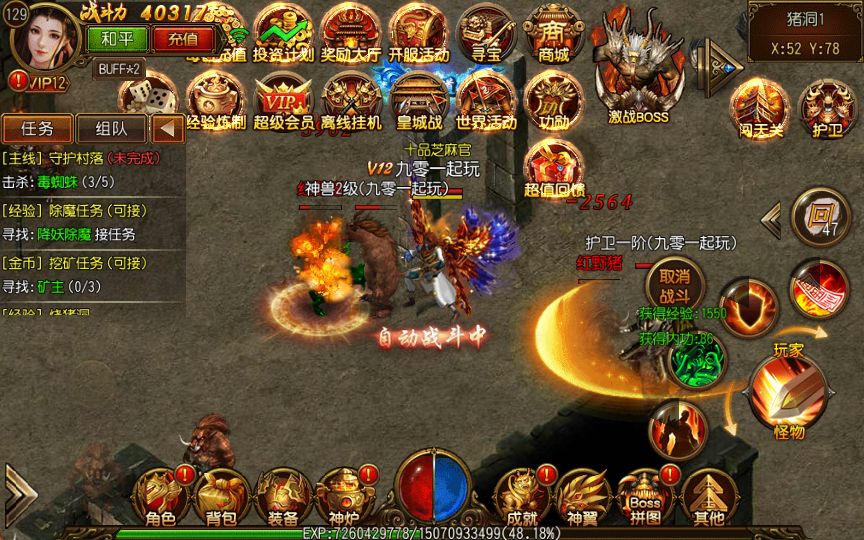This screenshot has width=864, height=540.
Task: Click the 猪洞1 minimap location panel
Action: coord(804,32)
